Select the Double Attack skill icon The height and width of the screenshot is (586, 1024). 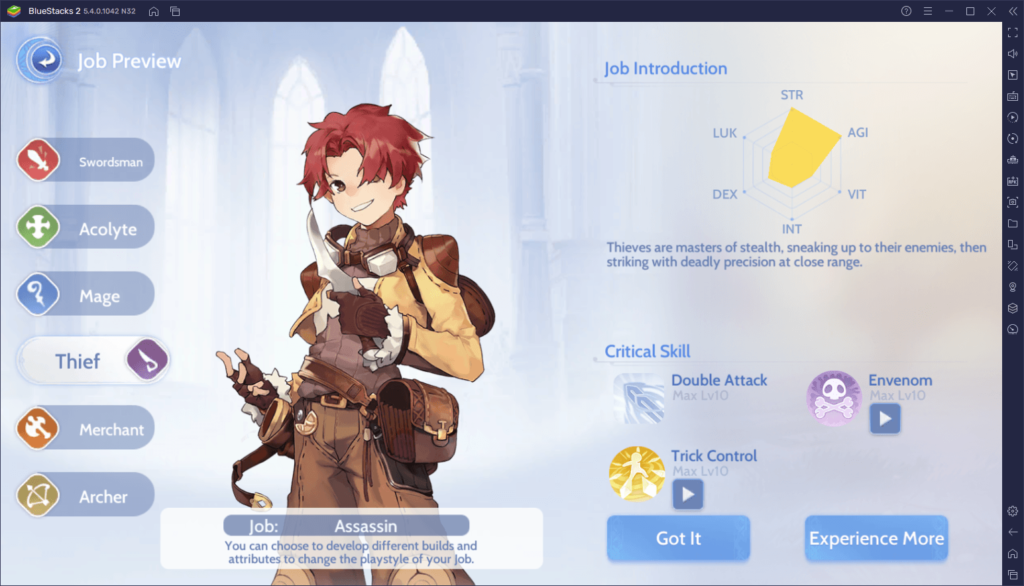(638, 398)
